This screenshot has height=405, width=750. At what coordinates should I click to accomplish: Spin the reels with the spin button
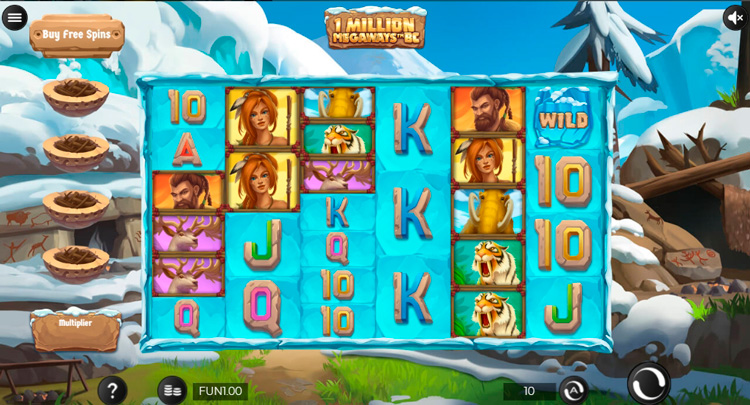pos(649,383)
